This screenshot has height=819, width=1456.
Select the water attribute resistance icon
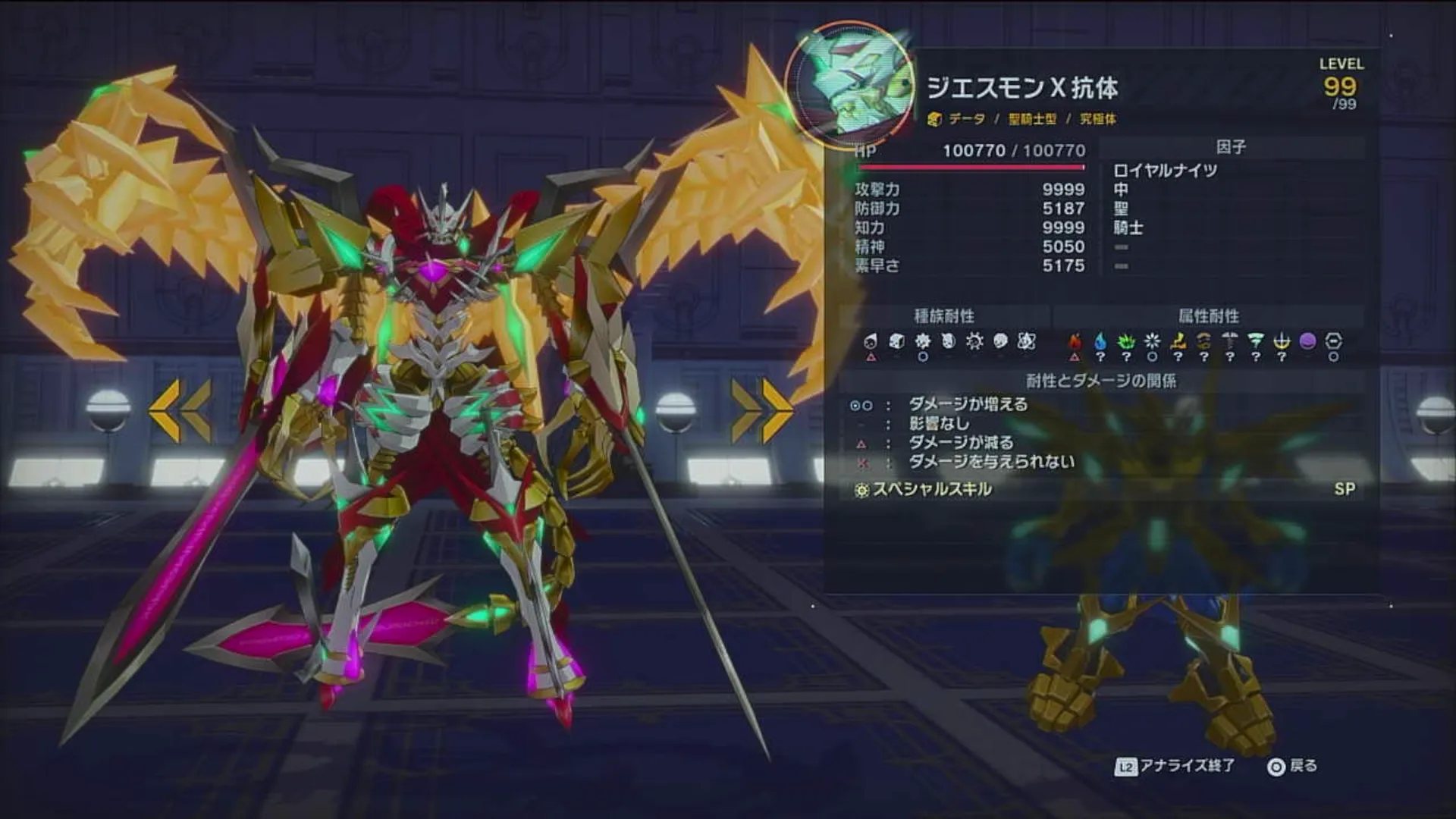[1101, 340]
